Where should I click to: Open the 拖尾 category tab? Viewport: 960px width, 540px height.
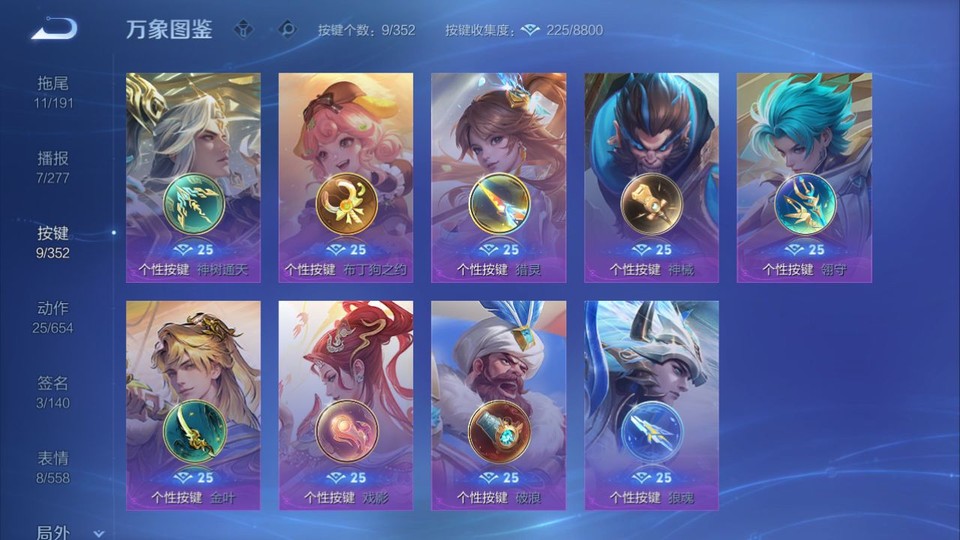tap(54, 92)
